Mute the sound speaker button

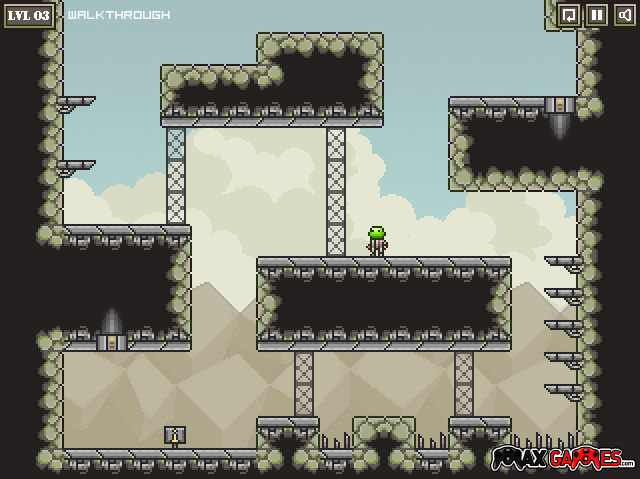[624, 15]
